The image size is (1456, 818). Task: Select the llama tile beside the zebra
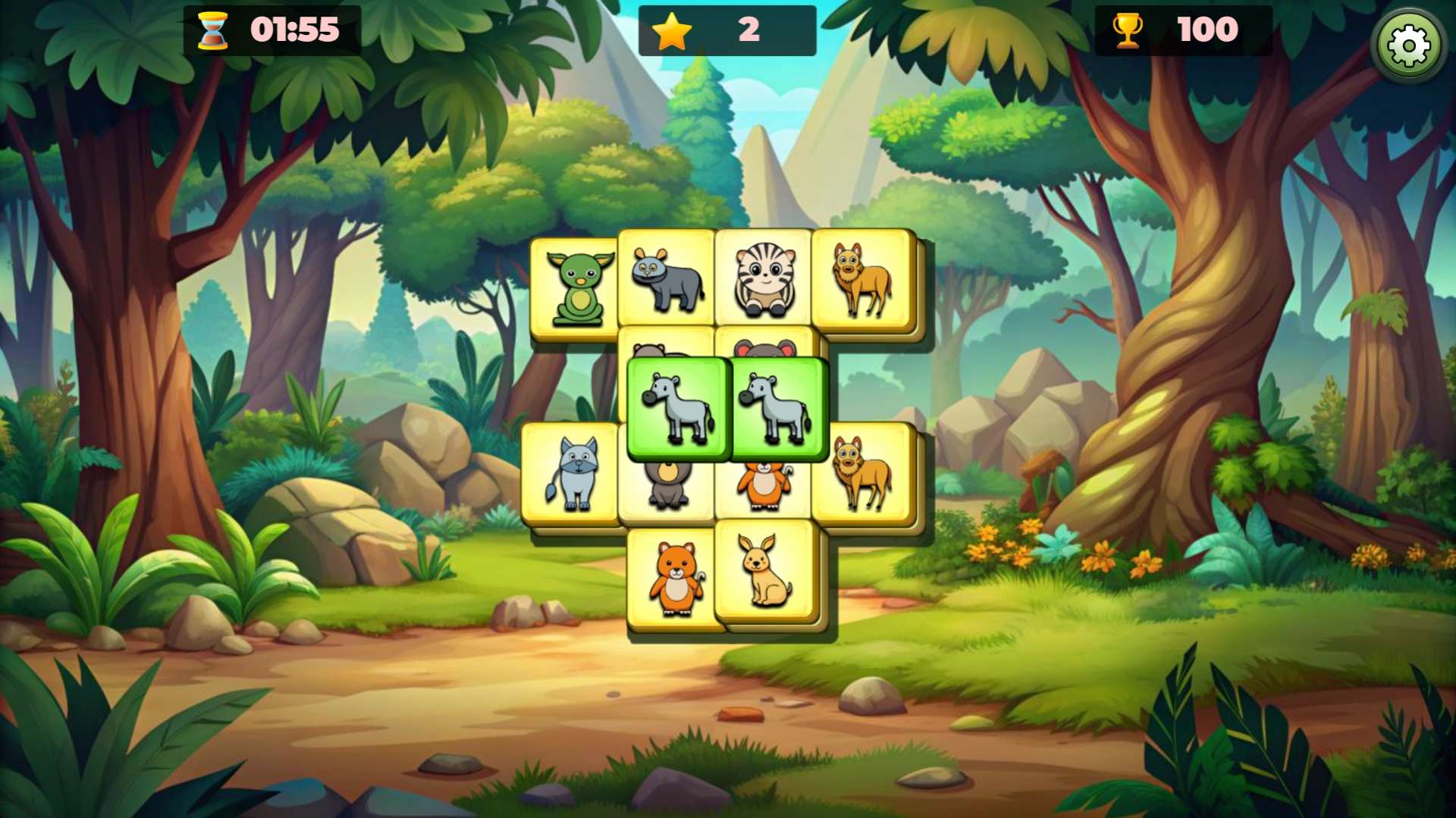[x=861, y=279]
